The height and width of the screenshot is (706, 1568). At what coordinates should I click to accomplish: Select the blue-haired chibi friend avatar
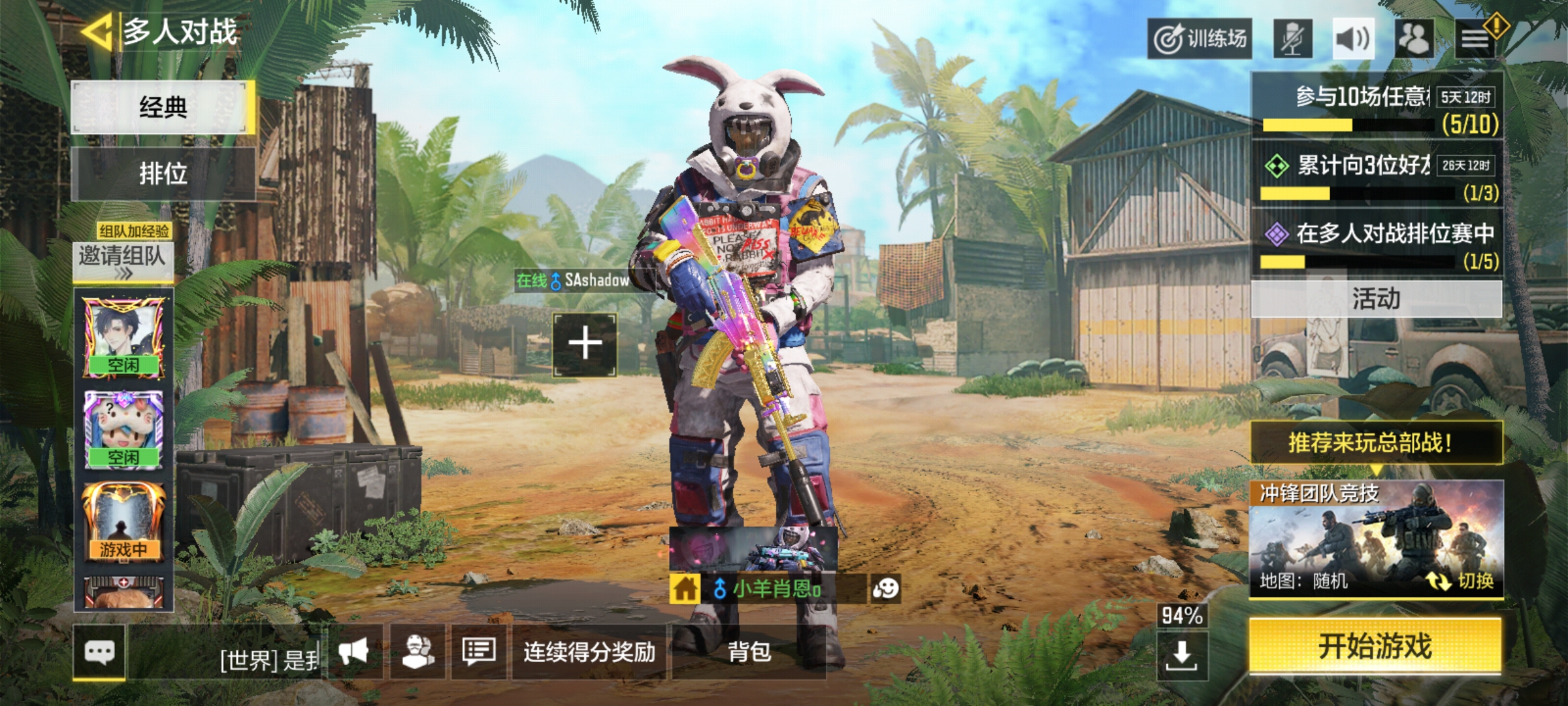(x=123, y=429)
